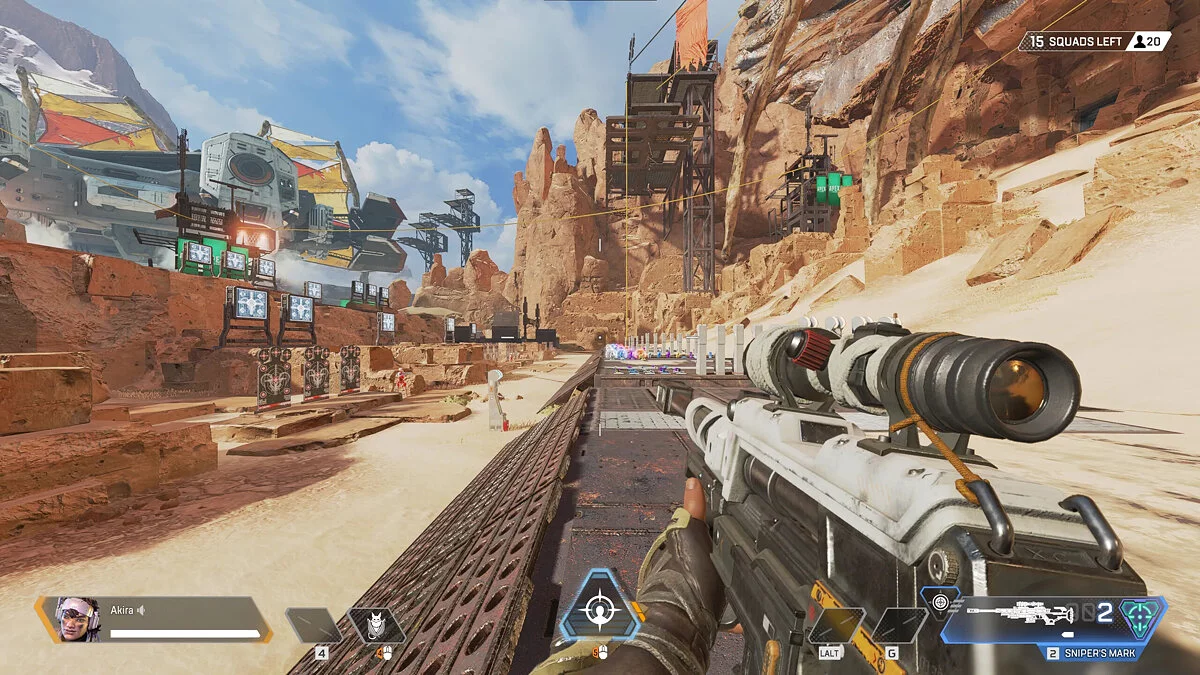Image resolution: width=1200 pixels, height=675 pixels.
Task: Click Akira's character portrait
Action: [x=77, y=620]
